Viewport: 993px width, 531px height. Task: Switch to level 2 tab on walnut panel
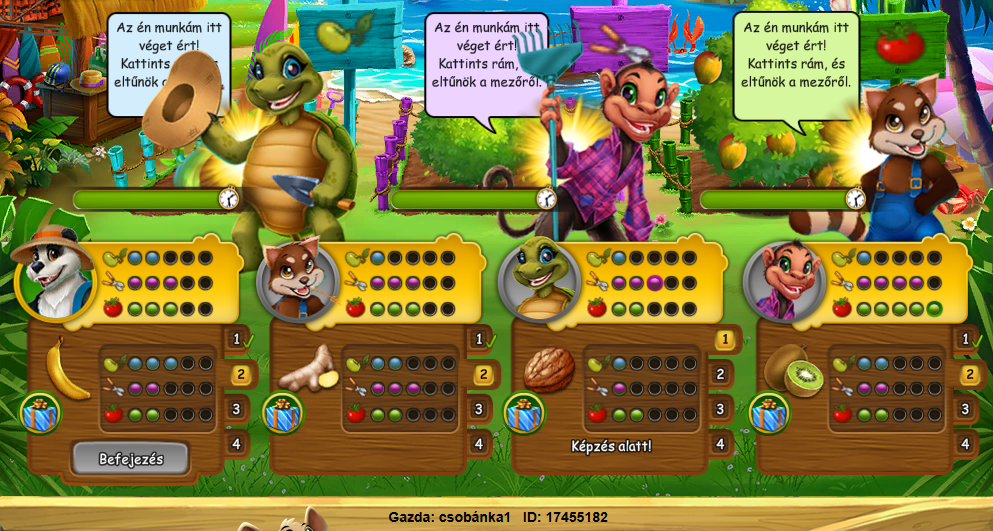point(720,375)
